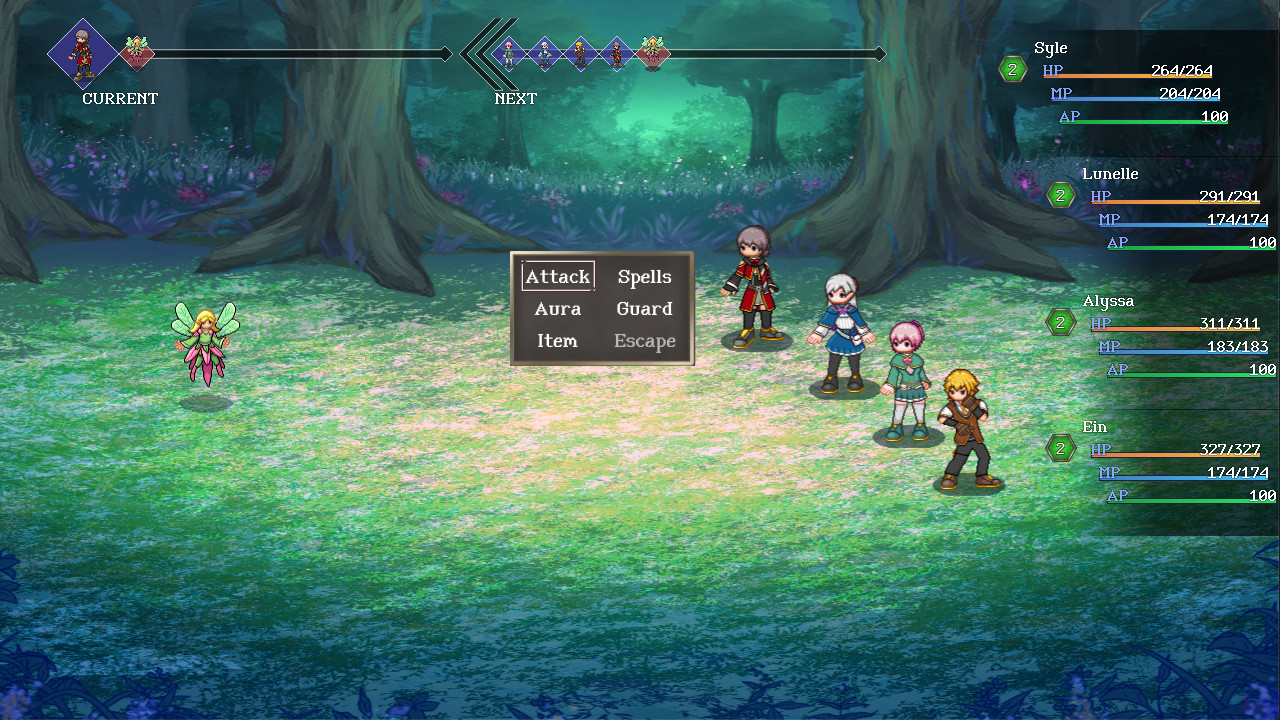
Task: Click the greyed-out Escape option
Action: [x=644, y=341]
